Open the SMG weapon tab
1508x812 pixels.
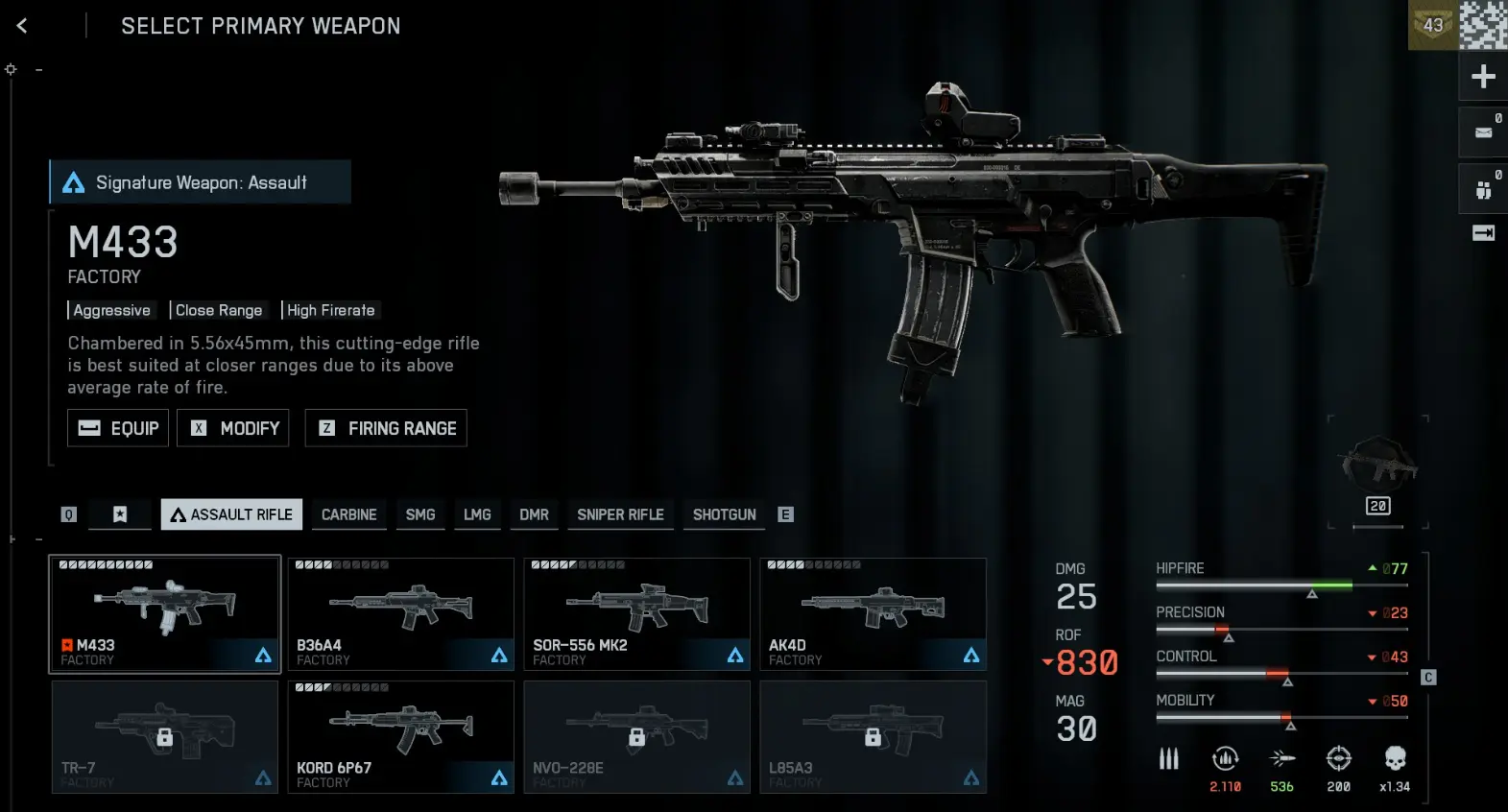(x=420, y=514)
